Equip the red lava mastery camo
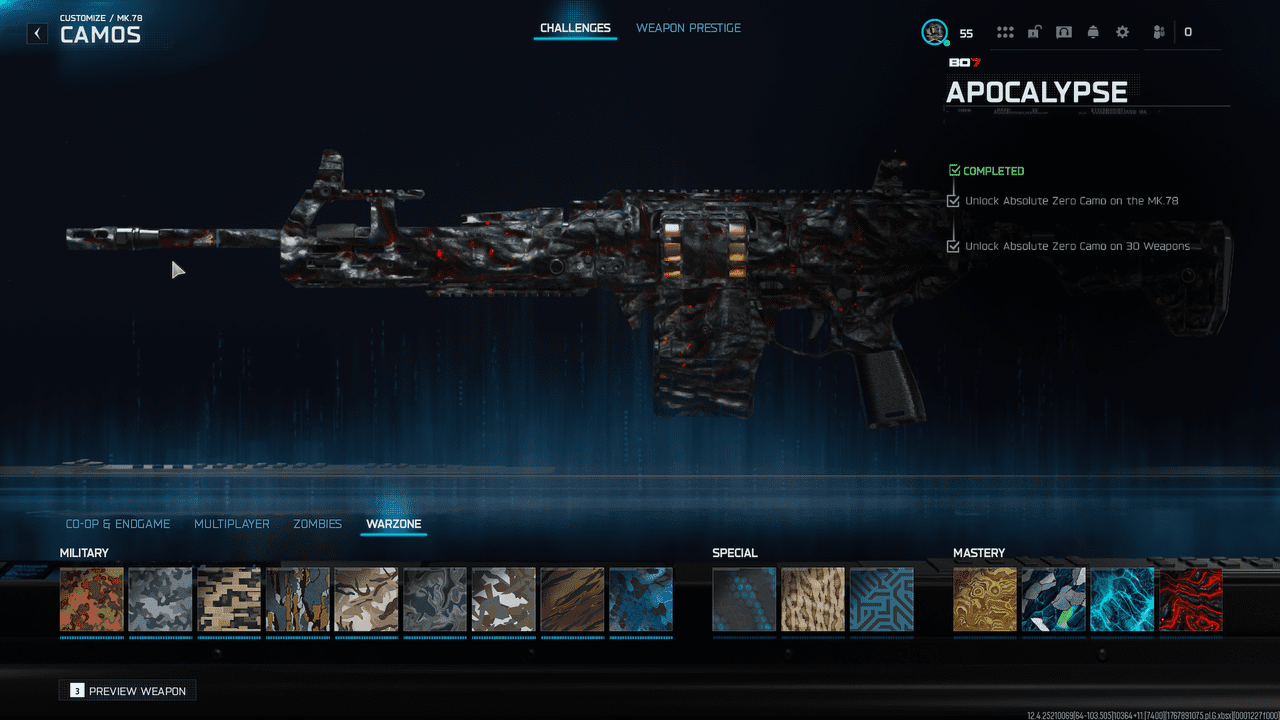The image size is (1280, 720). (x=1190, y=600)
